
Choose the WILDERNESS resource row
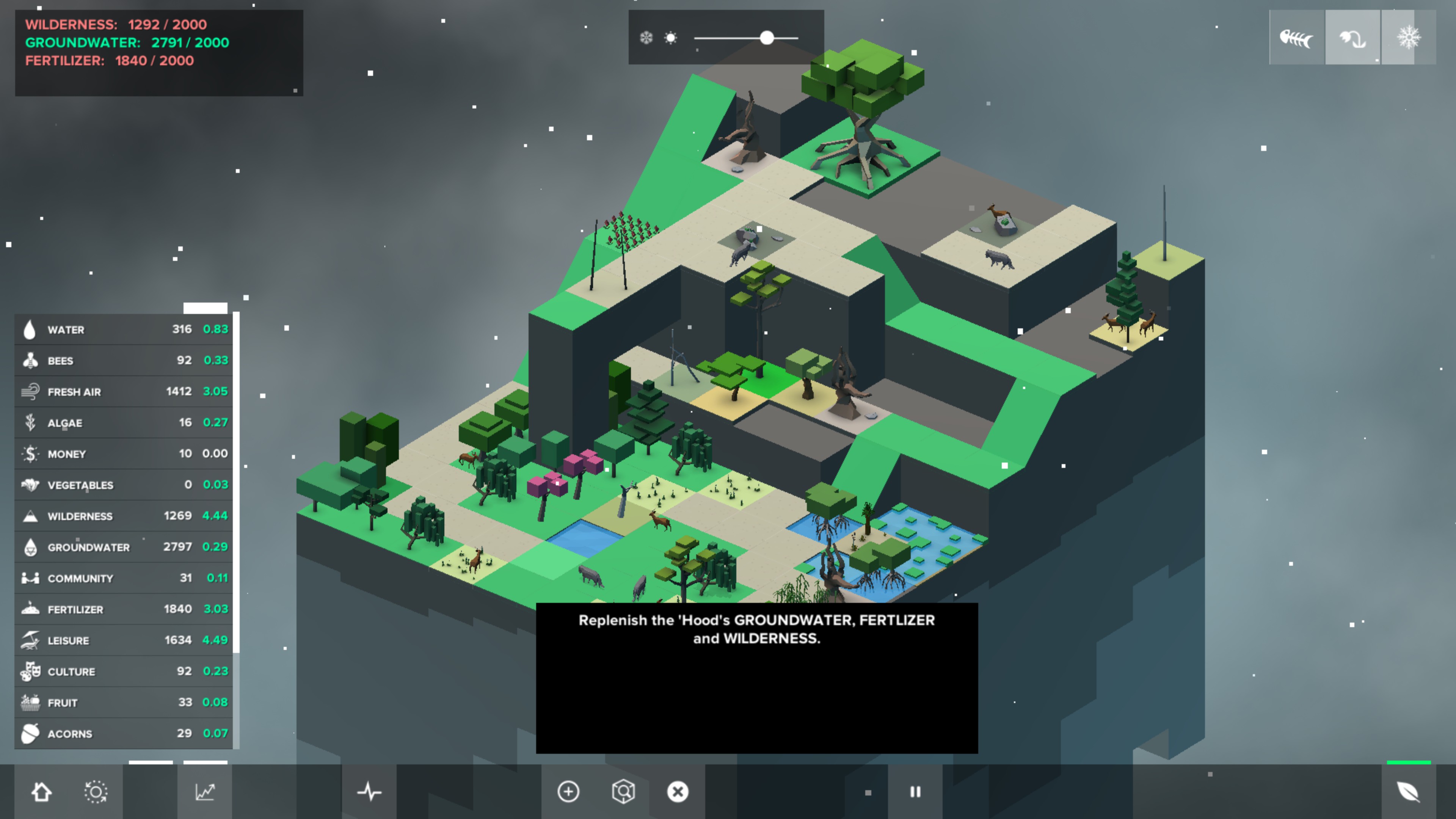click(x=123, y=516)
